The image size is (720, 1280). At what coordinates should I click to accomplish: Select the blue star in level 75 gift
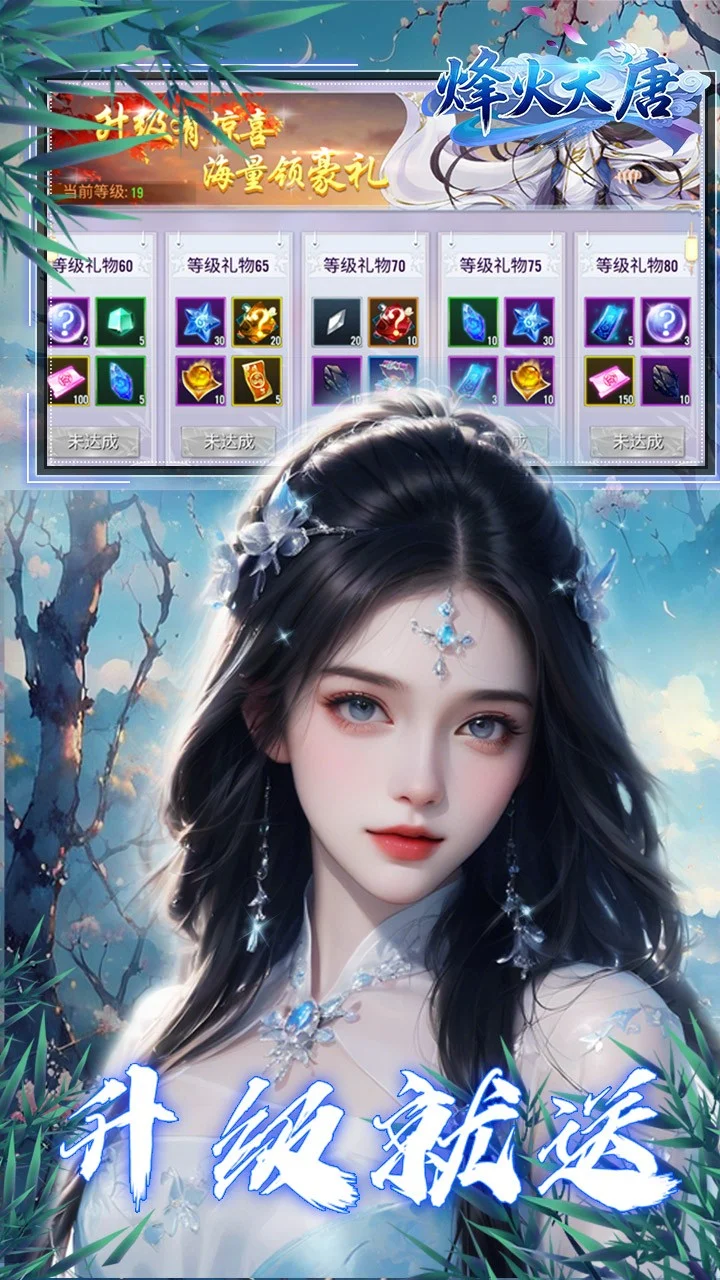(529, 322)
